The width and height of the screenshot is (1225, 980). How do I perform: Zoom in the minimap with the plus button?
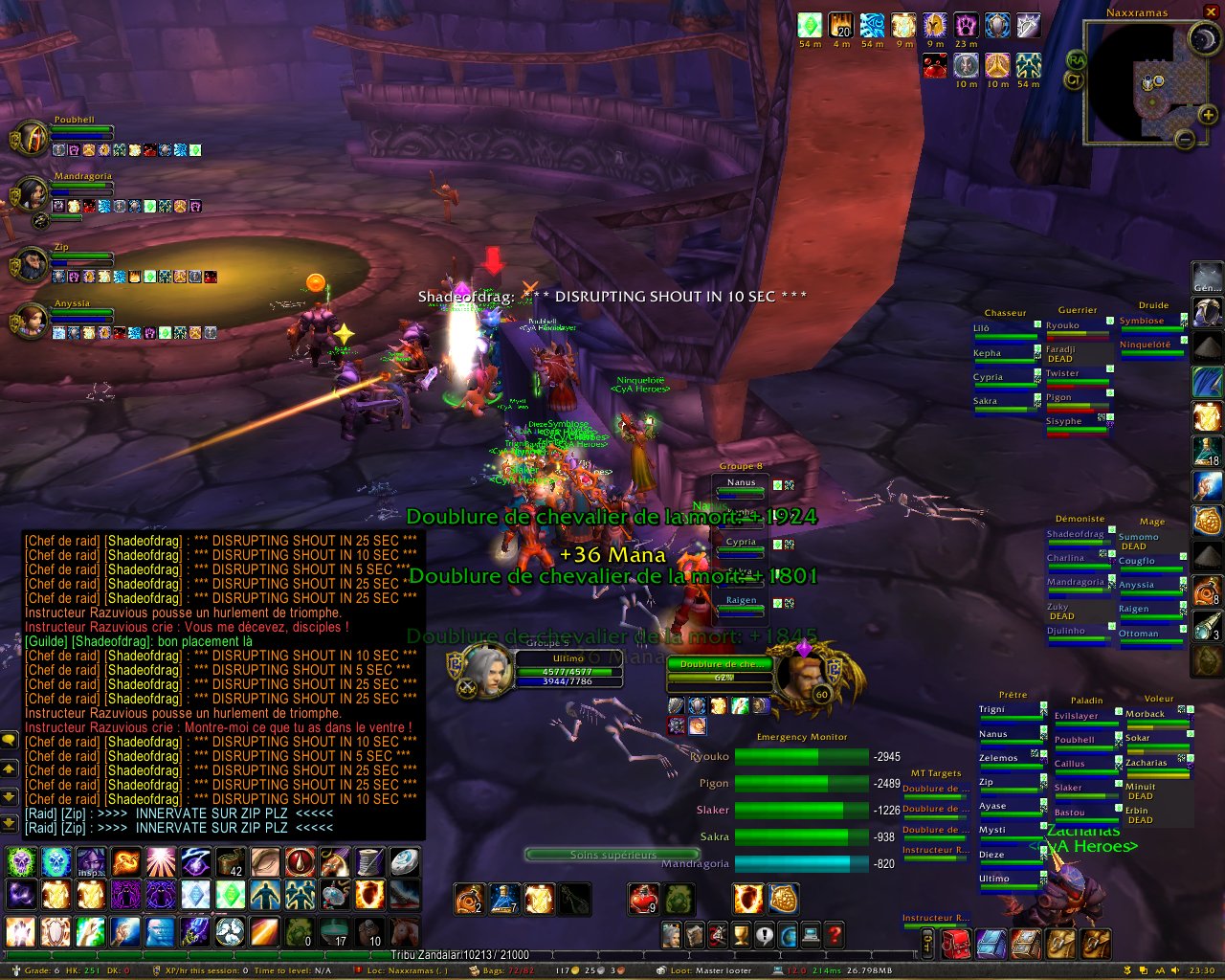click(1209, 115)
